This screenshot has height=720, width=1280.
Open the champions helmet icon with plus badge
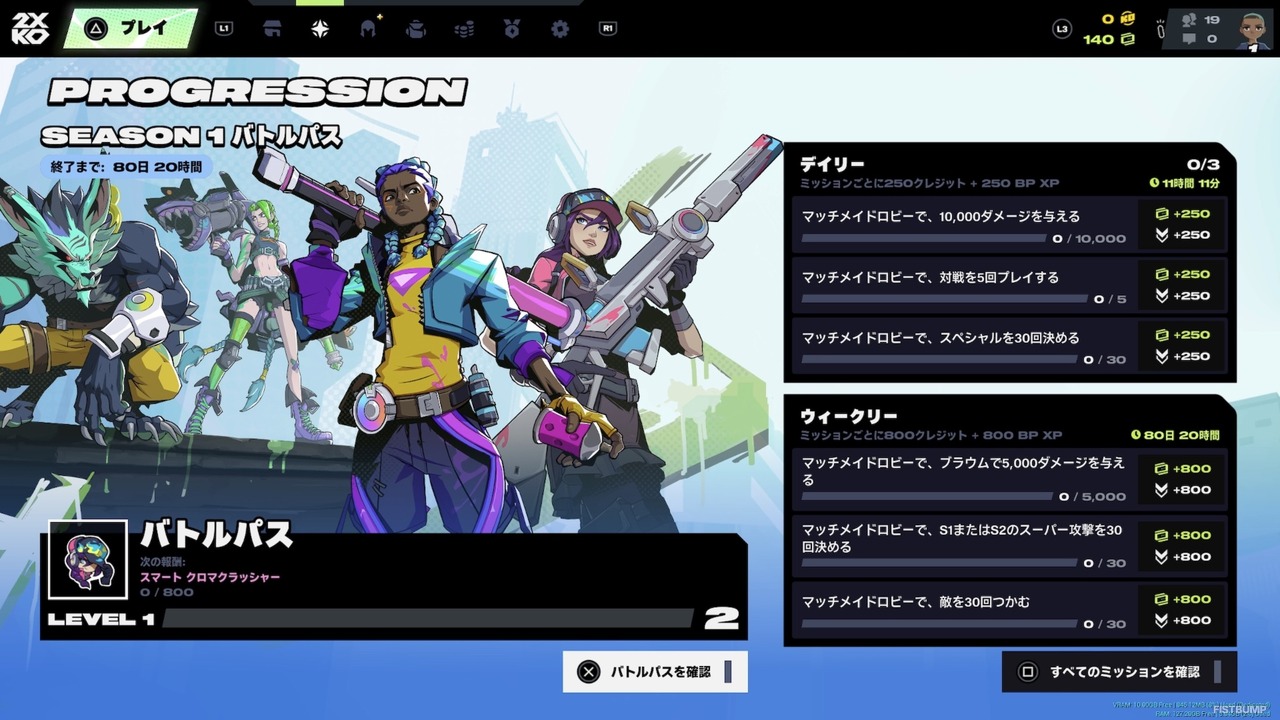click(368, 29)
